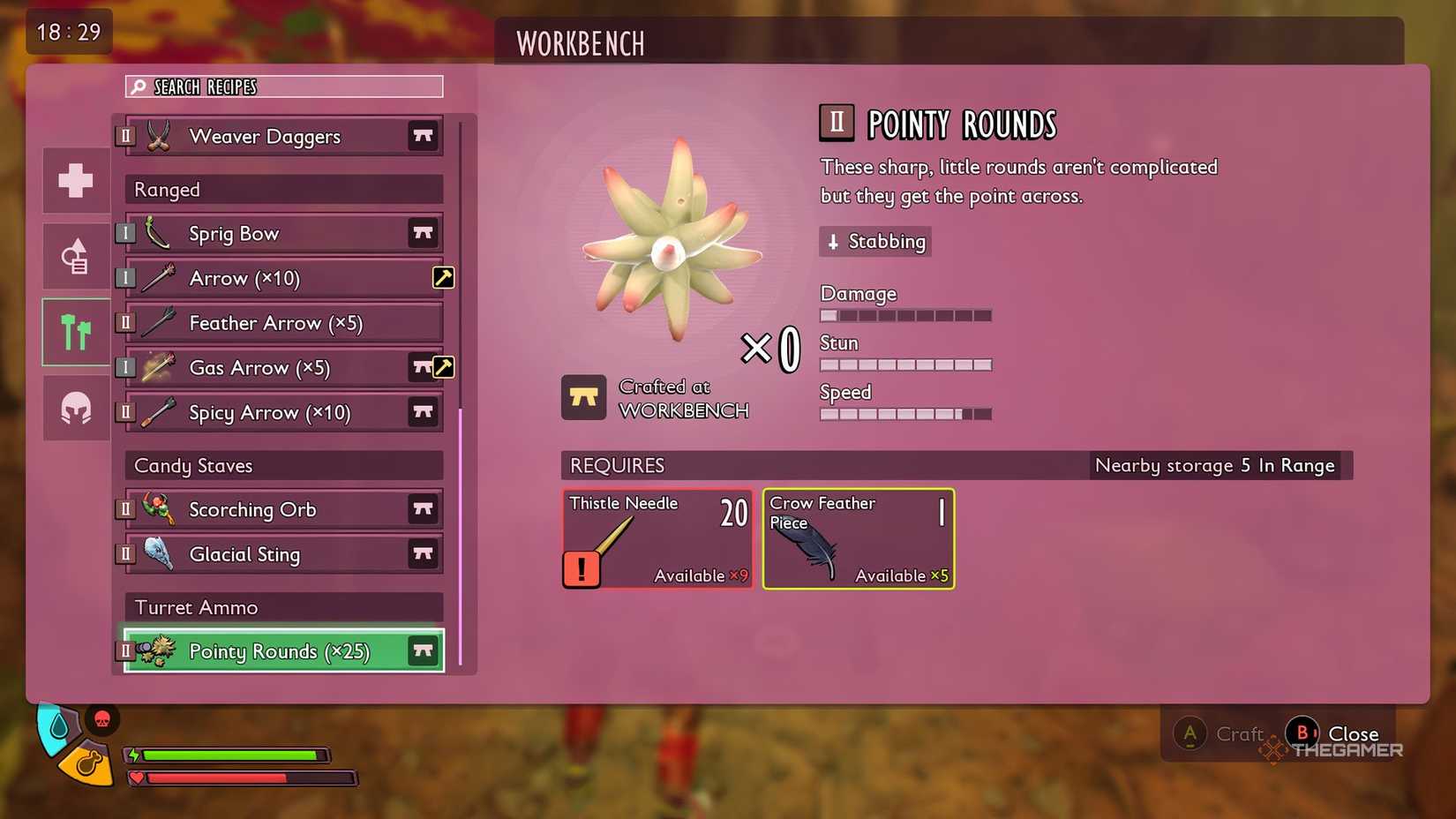Collapse the Ranged recipe section
This screenshot has height=819, width=1456.
(x=282, y=189)
